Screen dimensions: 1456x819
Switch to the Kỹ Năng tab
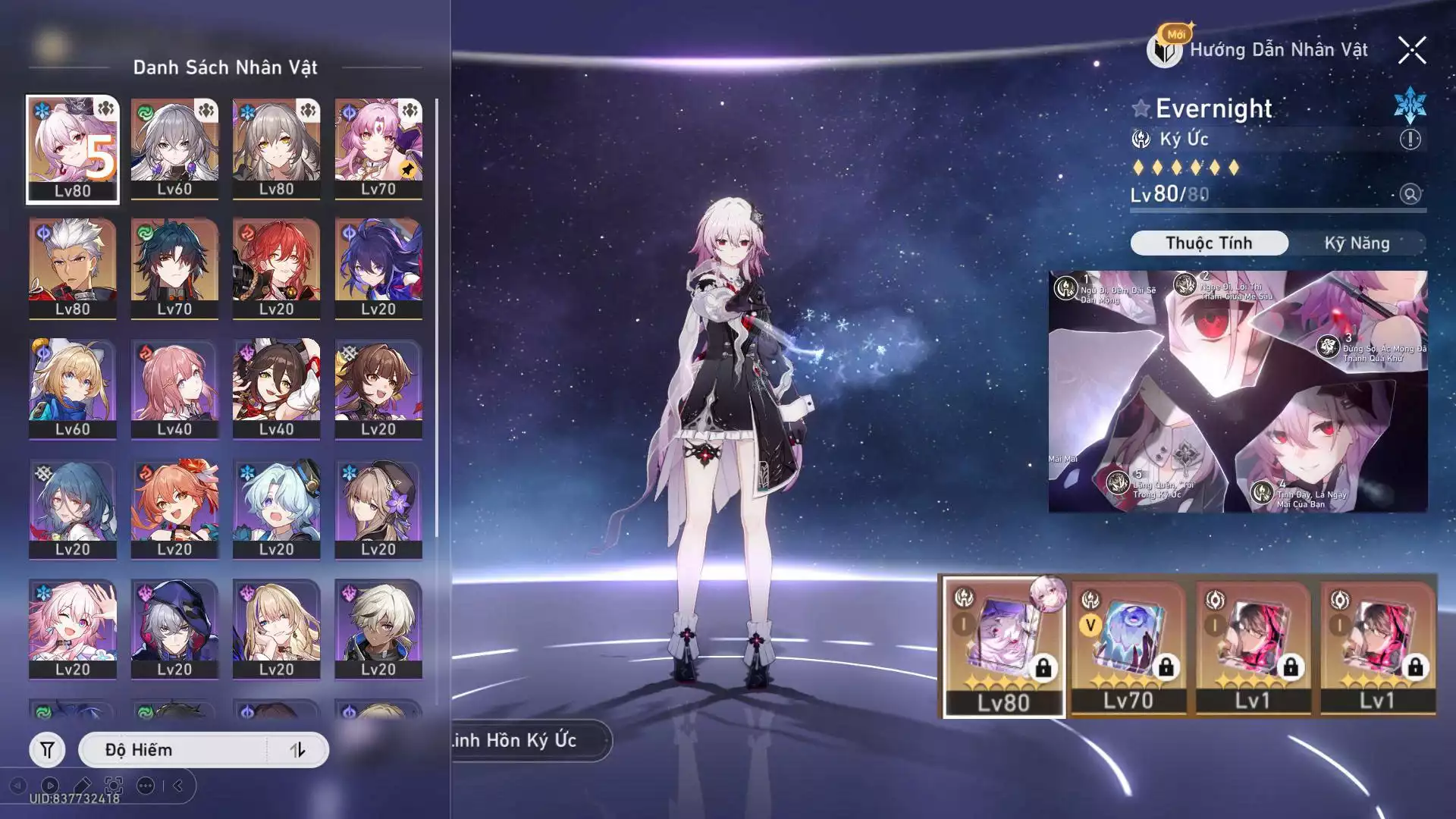(1357, 243)
